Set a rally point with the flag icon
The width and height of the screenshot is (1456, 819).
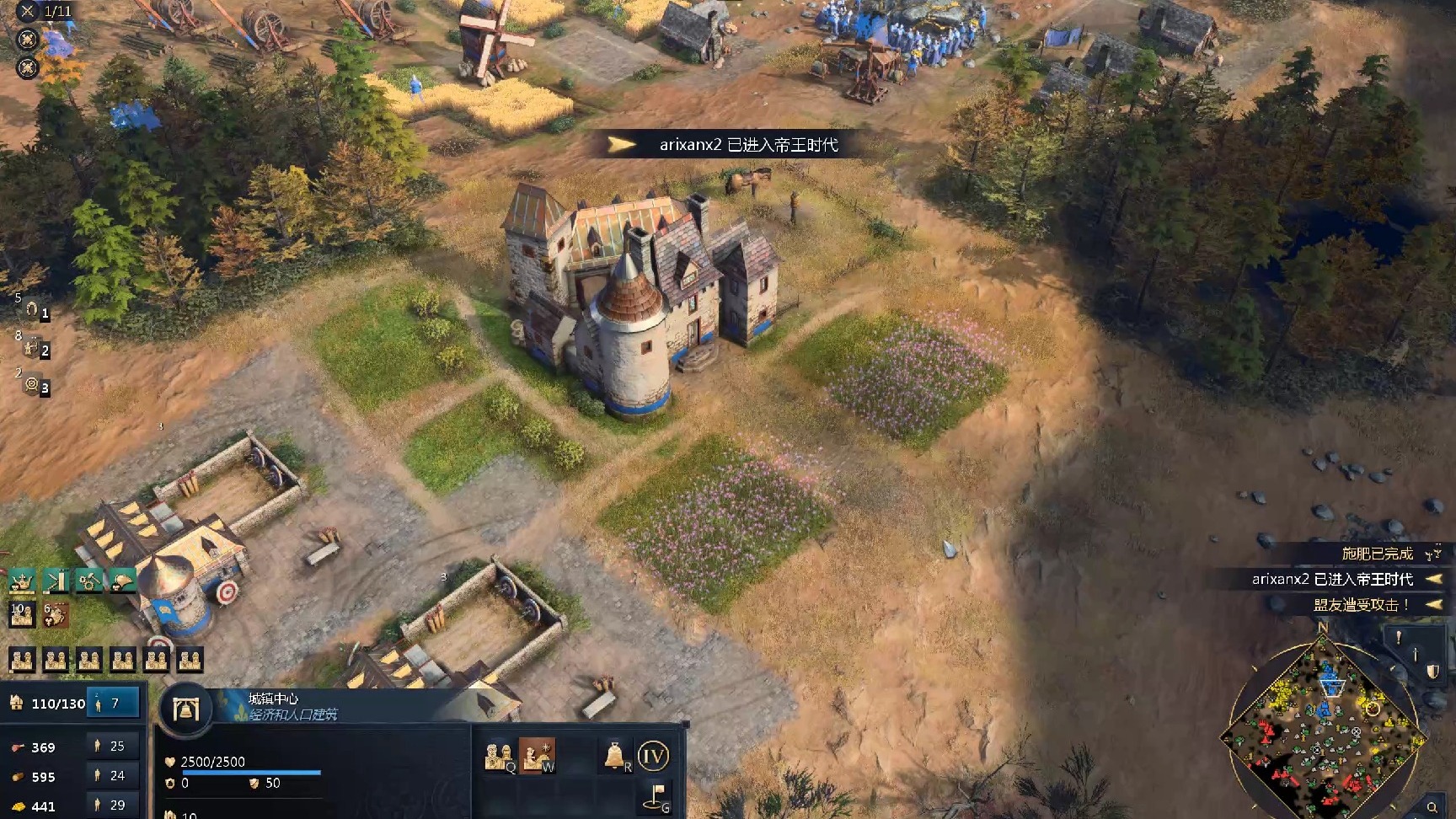tap(656, 796)
